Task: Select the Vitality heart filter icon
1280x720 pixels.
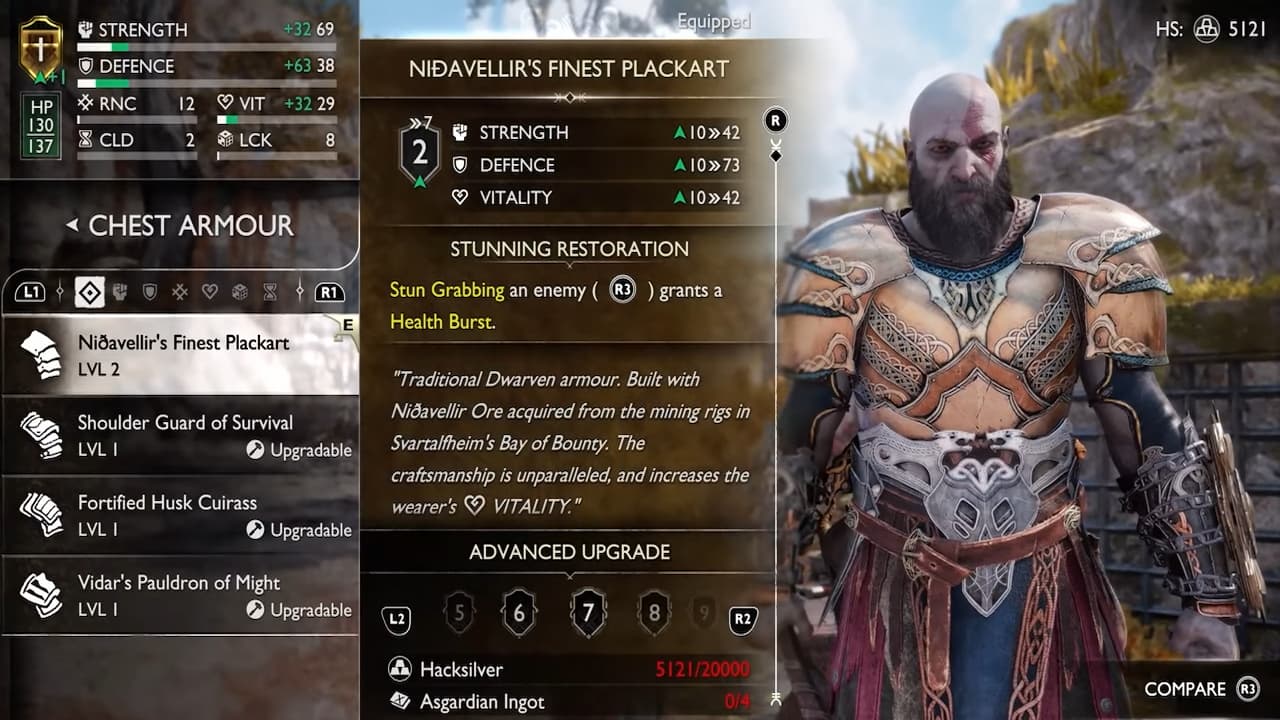Action: 210,292
